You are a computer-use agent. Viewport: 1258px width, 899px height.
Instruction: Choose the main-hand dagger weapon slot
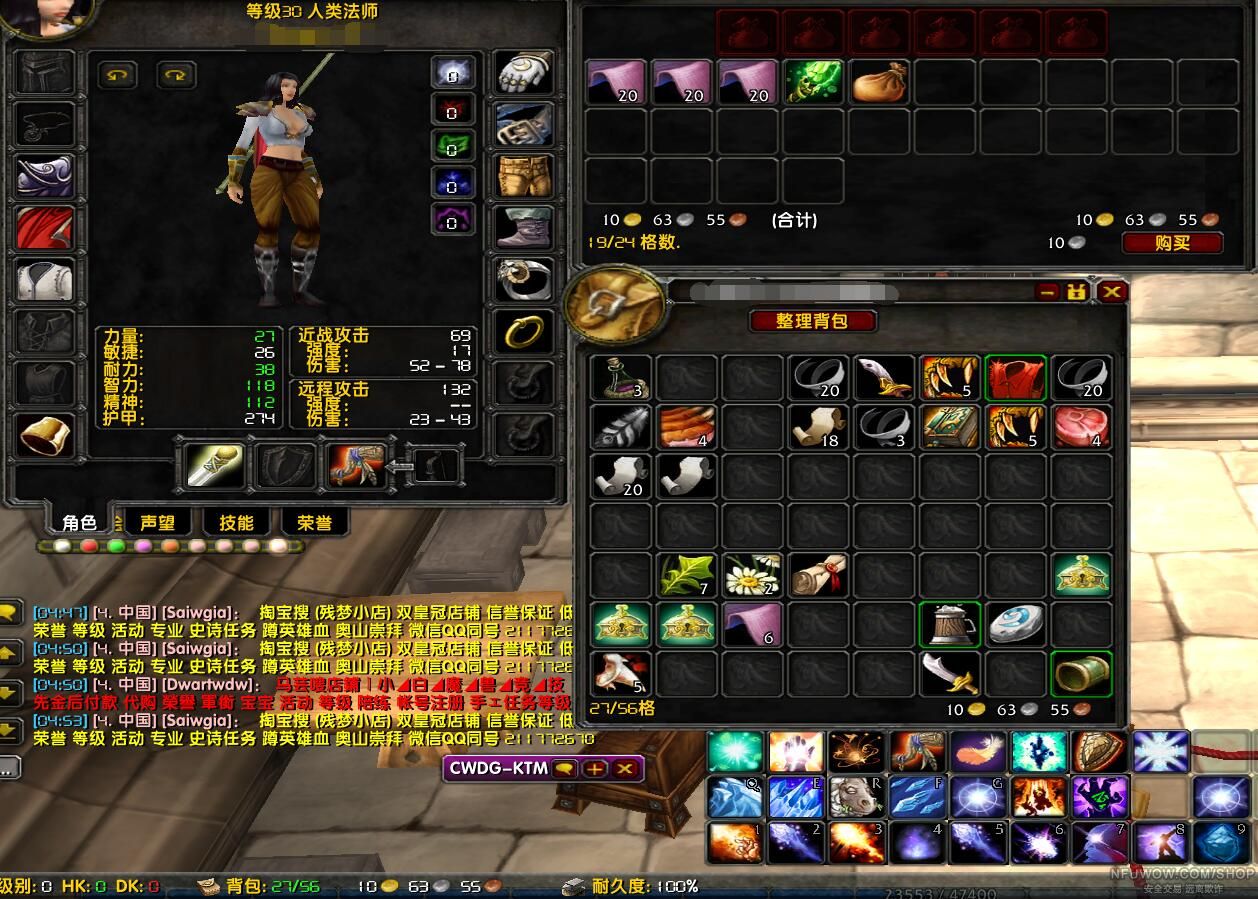pyautogui.click(x=215, y=465)
